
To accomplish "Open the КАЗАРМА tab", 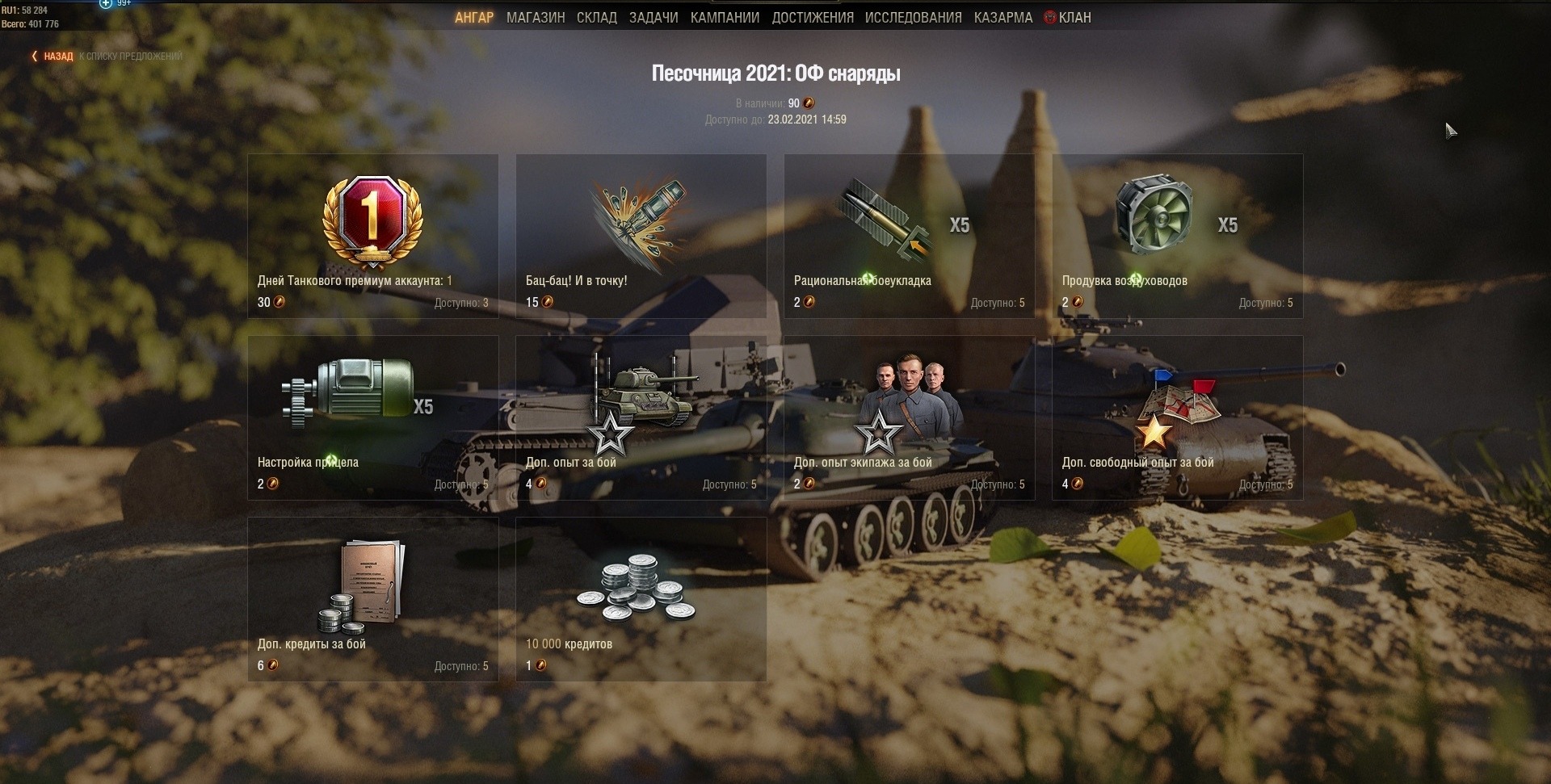I will click(x=1002, y=18).
